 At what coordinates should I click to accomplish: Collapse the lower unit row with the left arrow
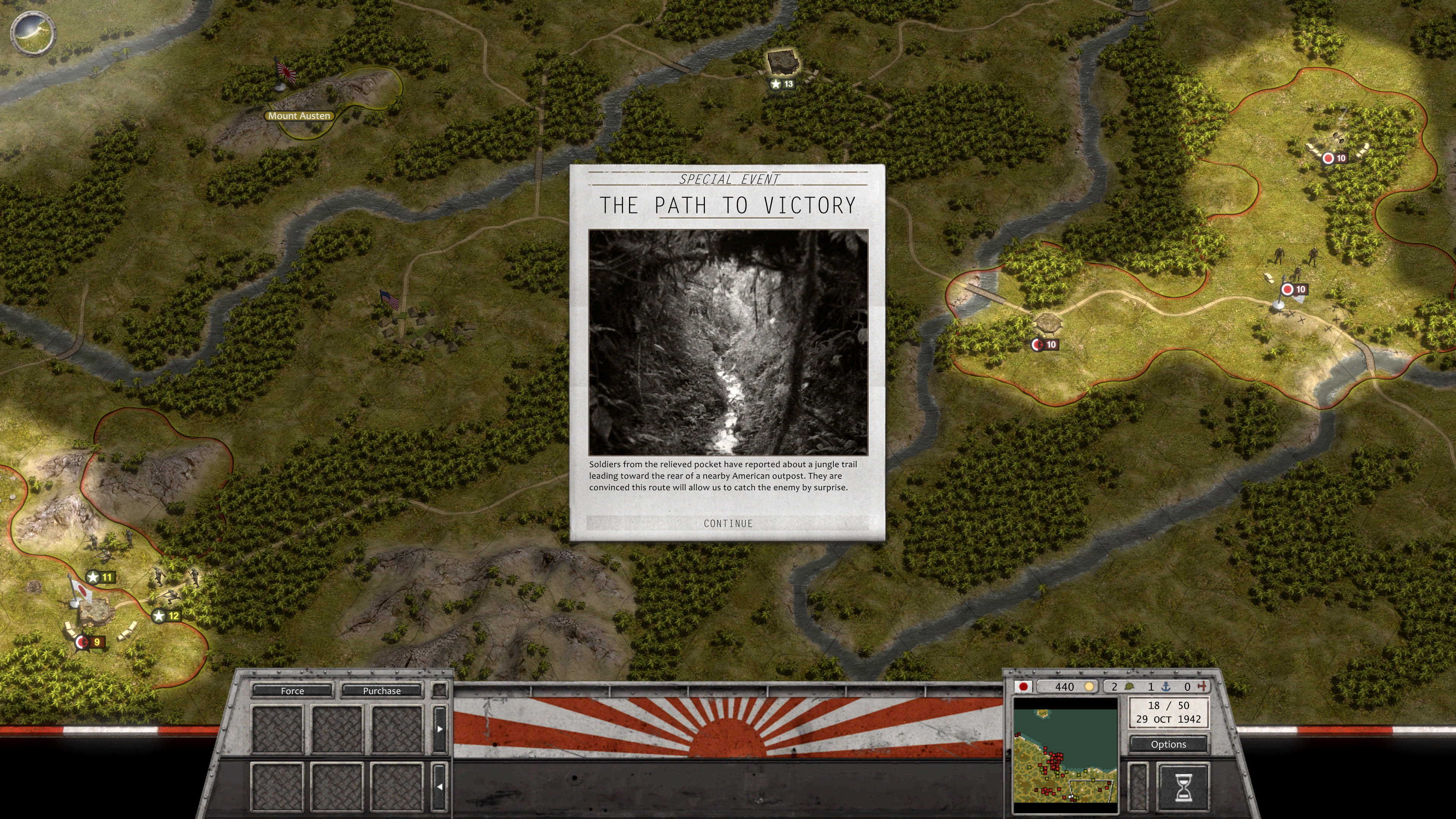[440, 786]
